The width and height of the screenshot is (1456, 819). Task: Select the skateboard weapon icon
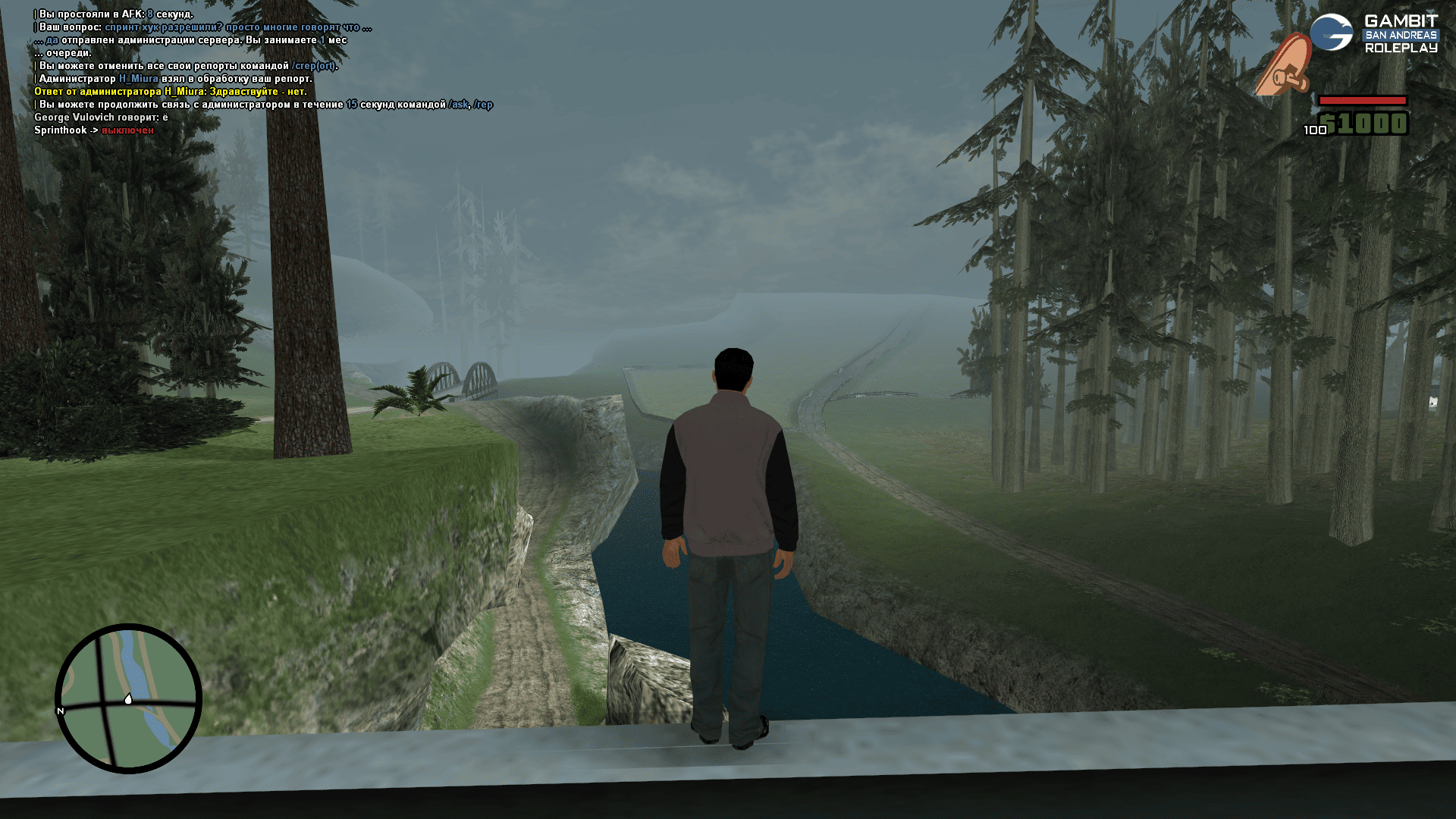click(x=1284, y=65)
